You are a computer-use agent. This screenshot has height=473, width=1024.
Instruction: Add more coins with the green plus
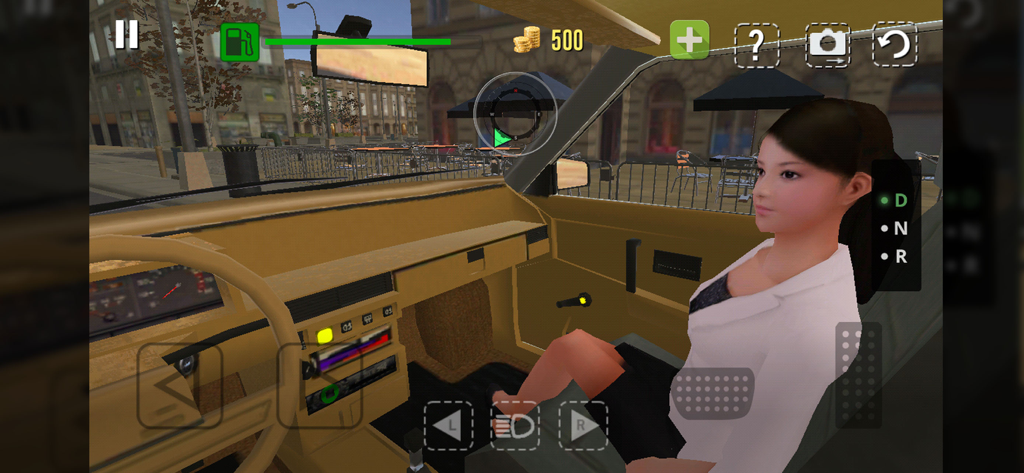point(689,41)
